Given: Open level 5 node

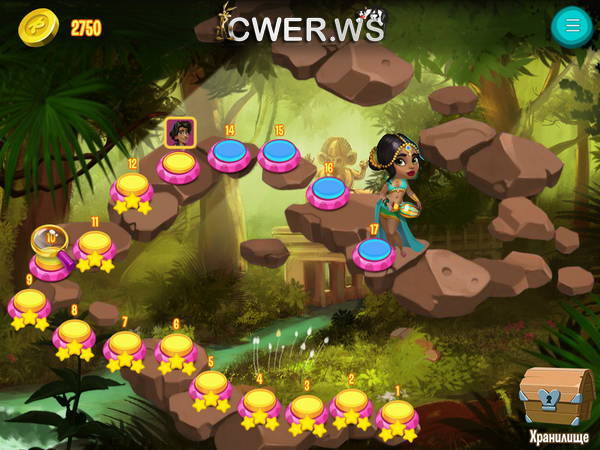Looking at the screenshot, I should point(210,386).
